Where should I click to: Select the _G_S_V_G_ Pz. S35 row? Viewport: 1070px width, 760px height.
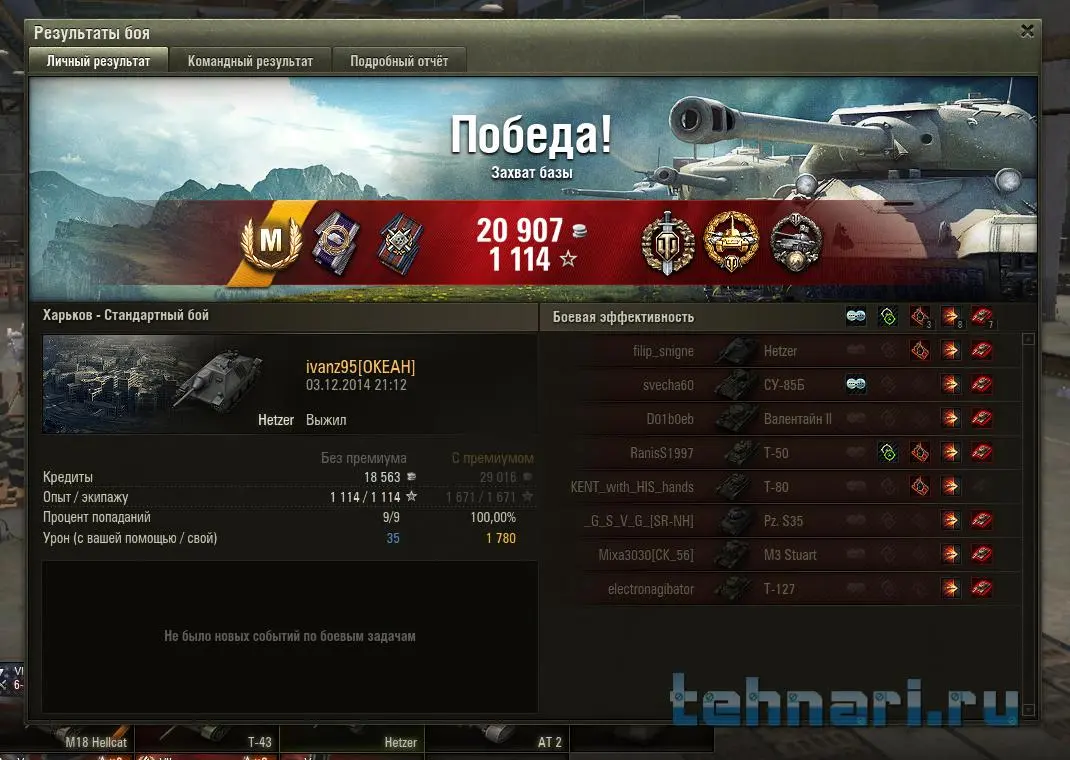click(780, 521)
